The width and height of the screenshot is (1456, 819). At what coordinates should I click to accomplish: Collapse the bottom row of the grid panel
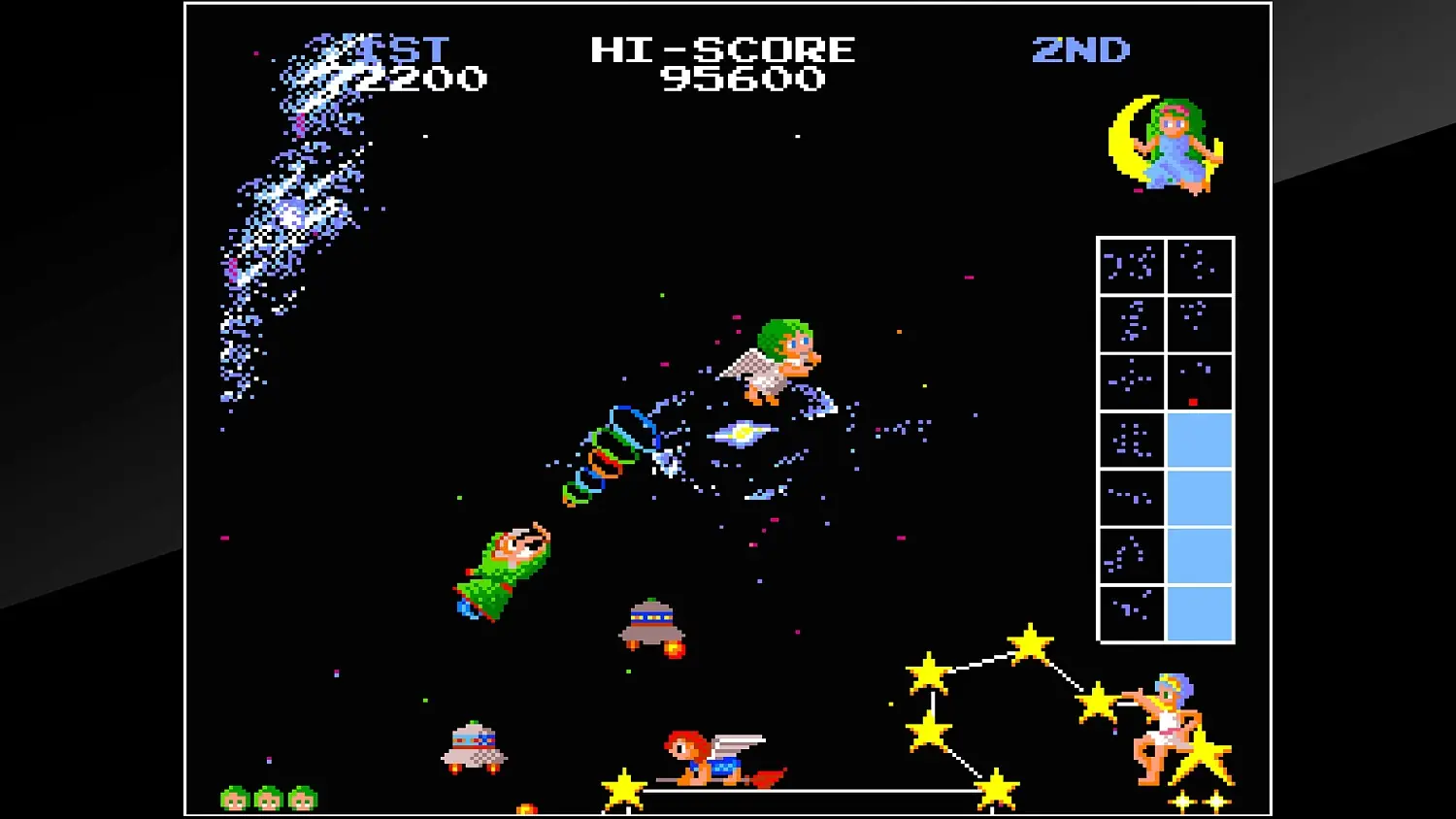click(x=1164, y=611)
